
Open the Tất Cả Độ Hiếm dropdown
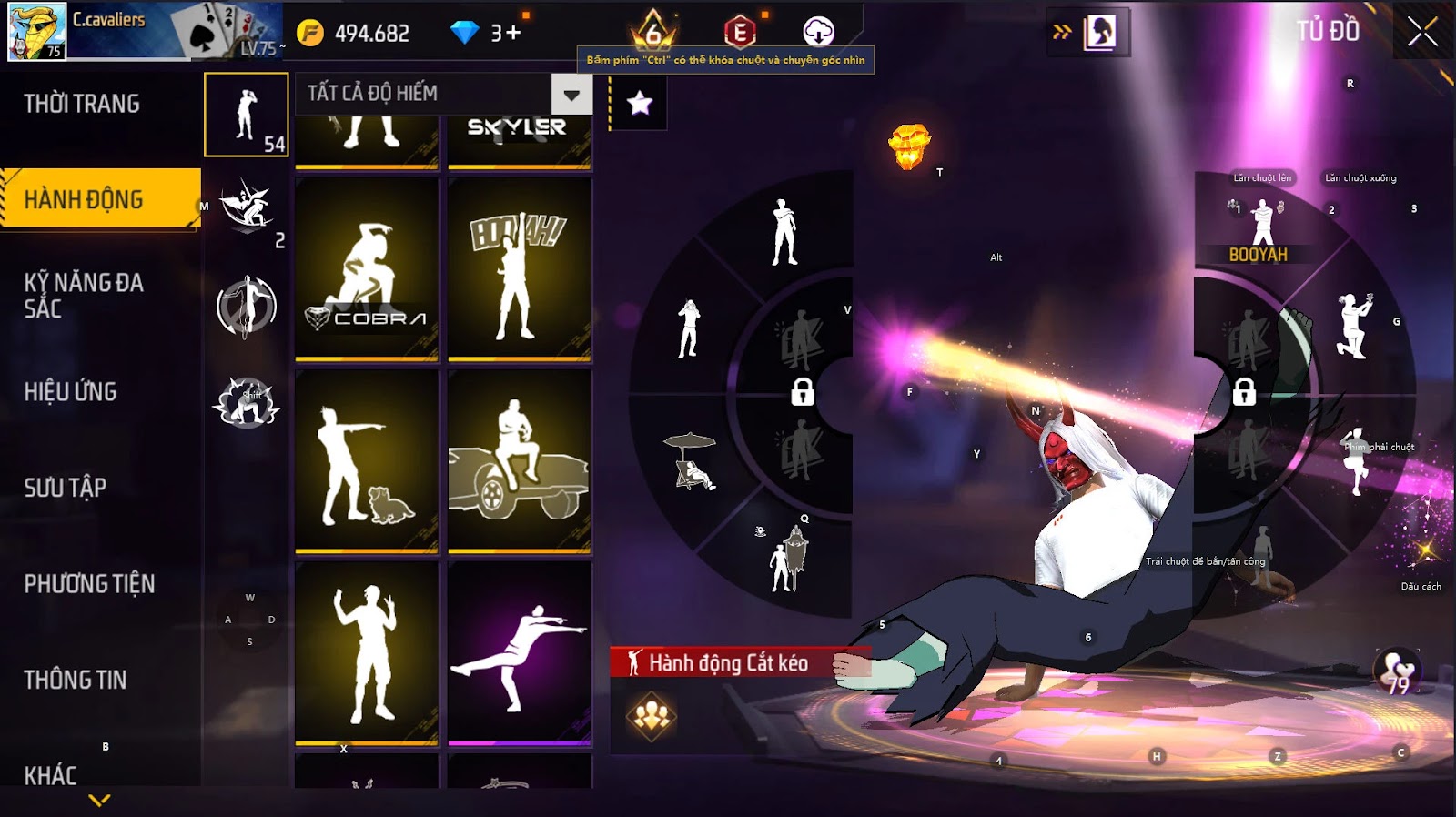coord(571,95)
